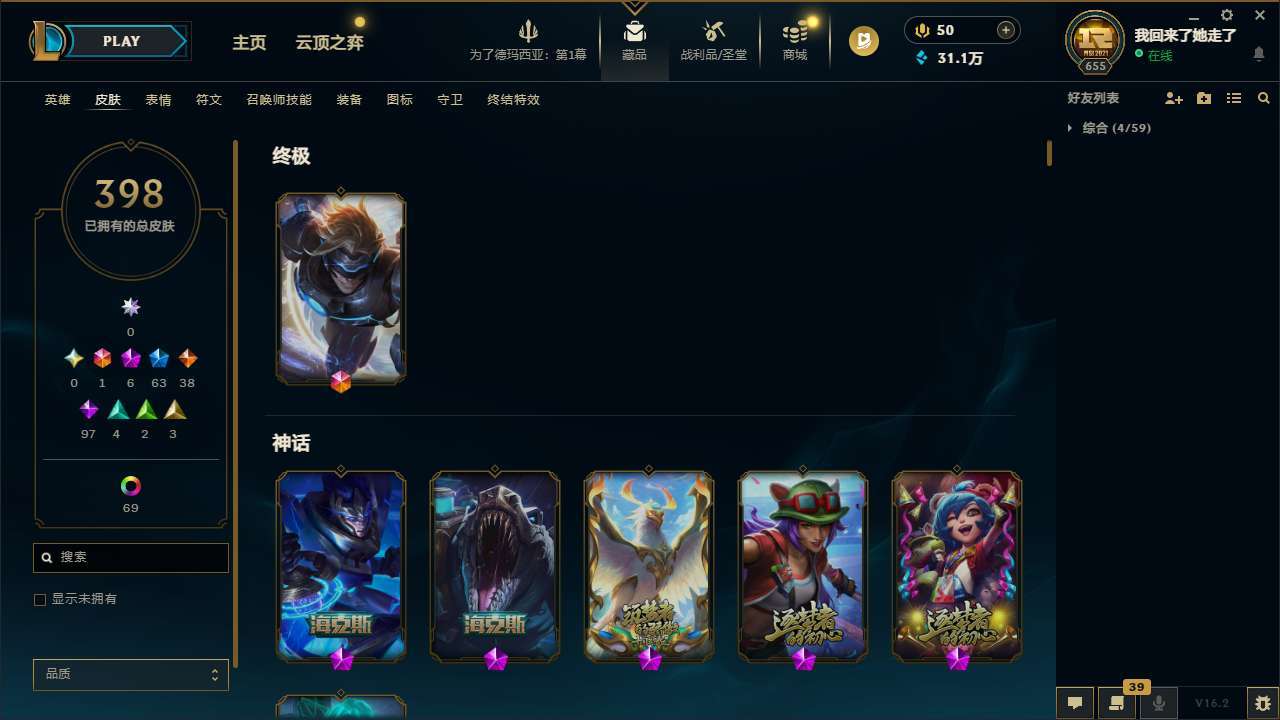Image resolution: width=1280 pixels, height=720 pixels.
Task: Open the add friend icon
Action: (1173, 98)
